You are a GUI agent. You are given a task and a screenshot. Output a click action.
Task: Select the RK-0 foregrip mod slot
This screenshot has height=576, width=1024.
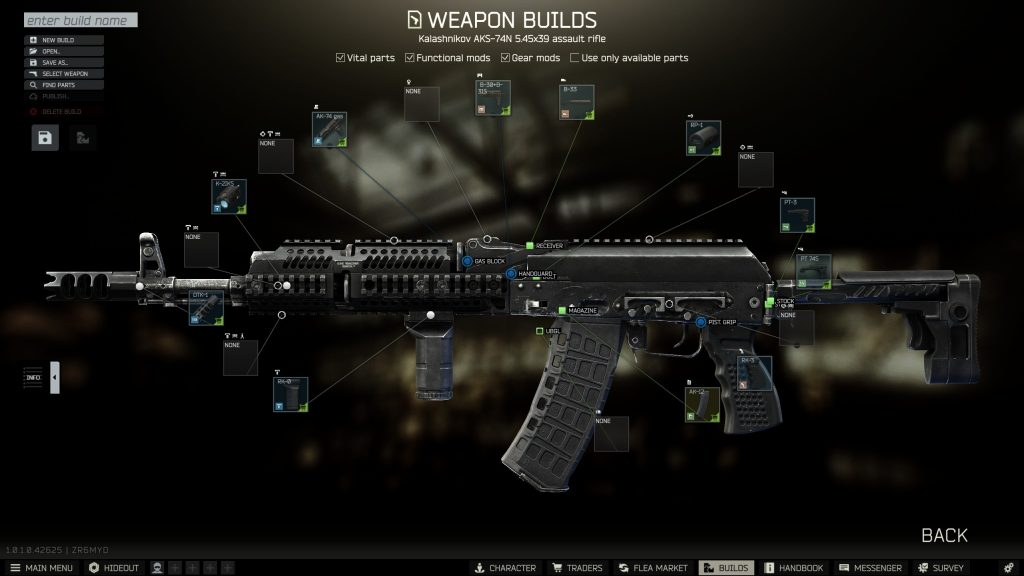tap(291, 394)
